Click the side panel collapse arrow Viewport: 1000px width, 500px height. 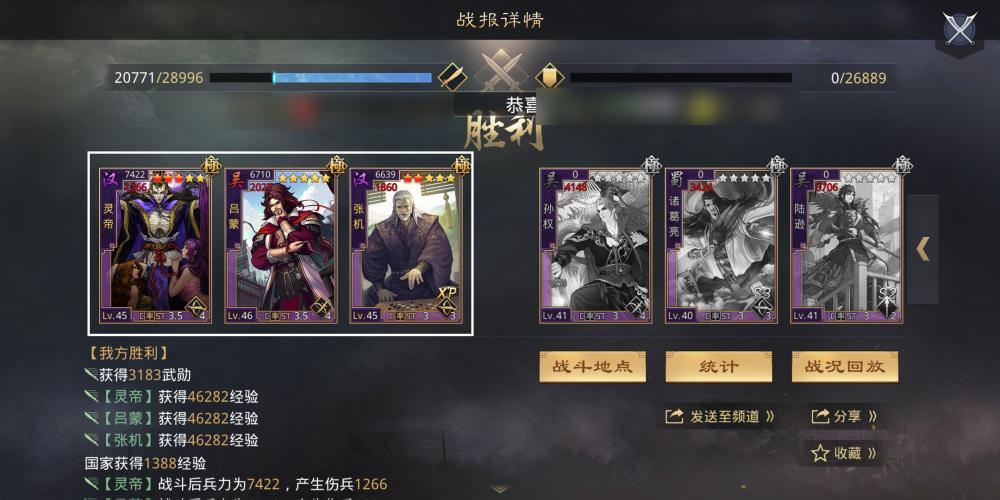923,249
